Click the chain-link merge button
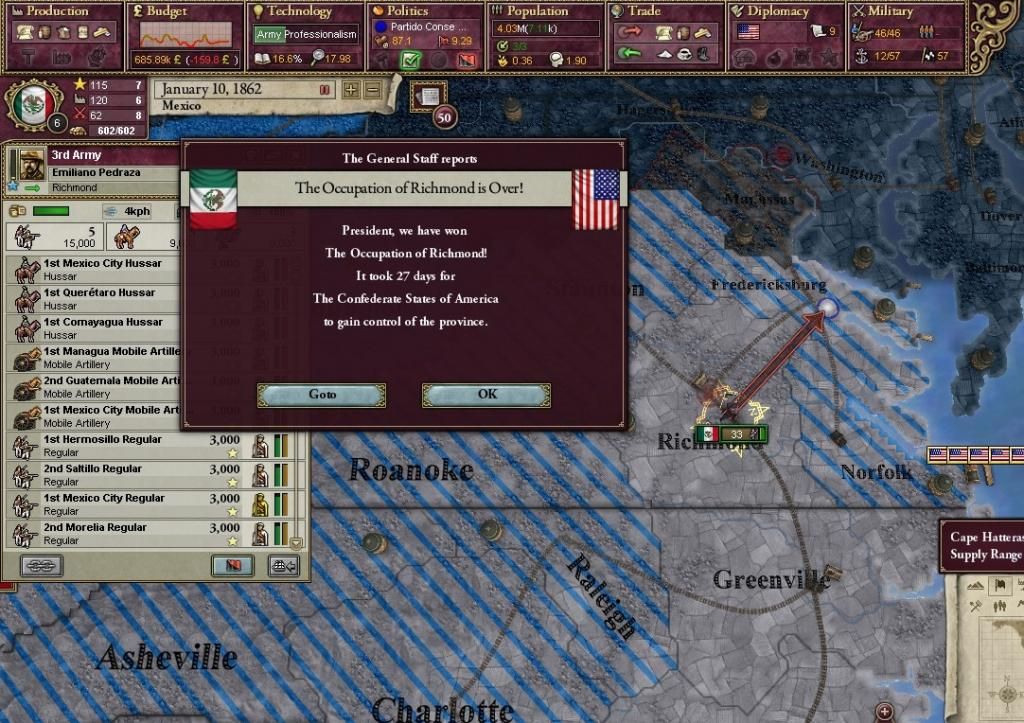This screenshot has width=1024, height=723. [x=41, y=566]
